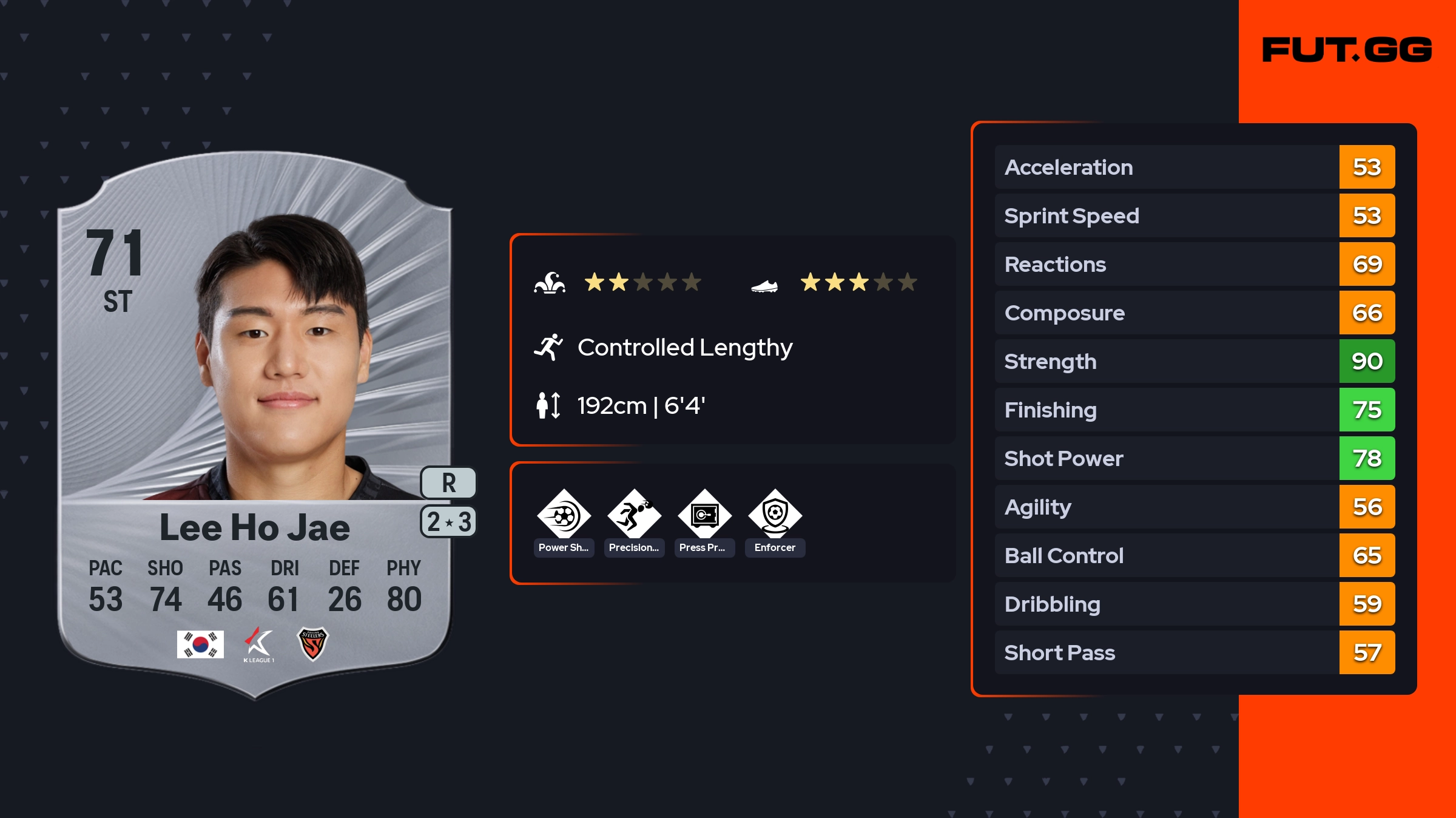Screen dimensions: 1456x818
Task: Open the FUT.GG logo
Action: 1347,50
